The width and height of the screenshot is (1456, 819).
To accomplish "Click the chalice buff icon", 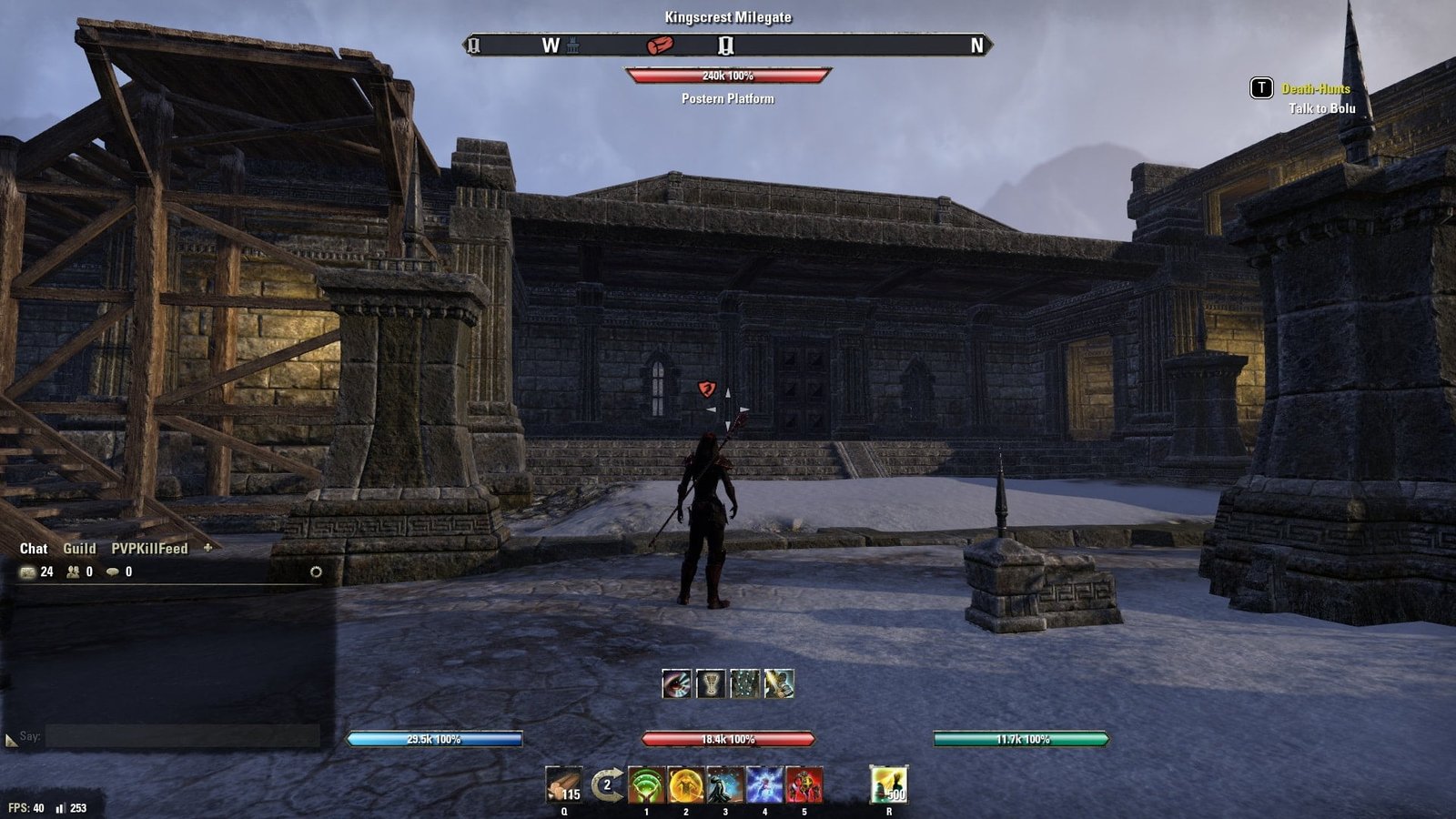I will click(x=711, y=683).
